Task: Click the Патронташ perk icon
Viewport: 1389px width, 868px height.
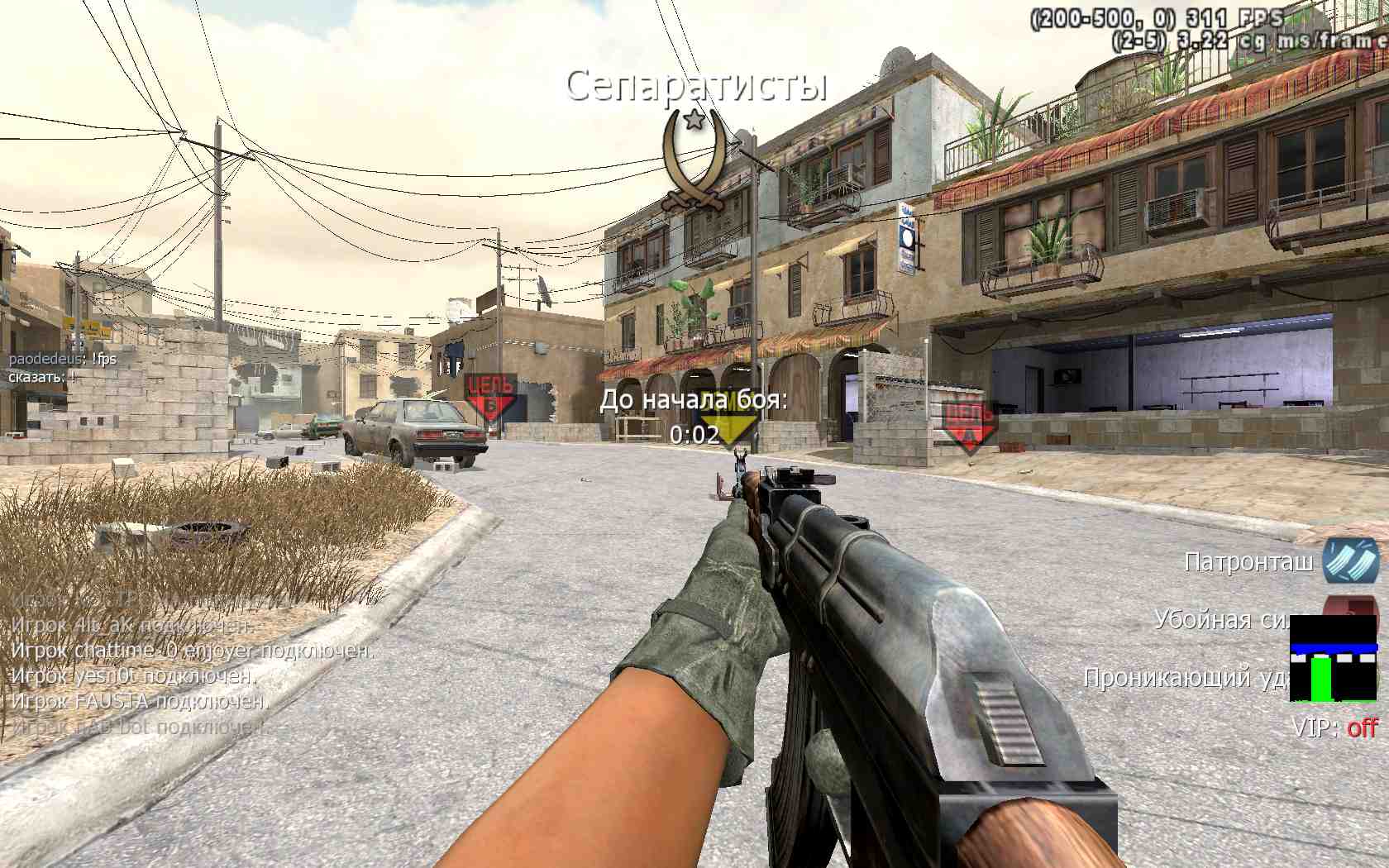Action: [x=1350, y=561]
